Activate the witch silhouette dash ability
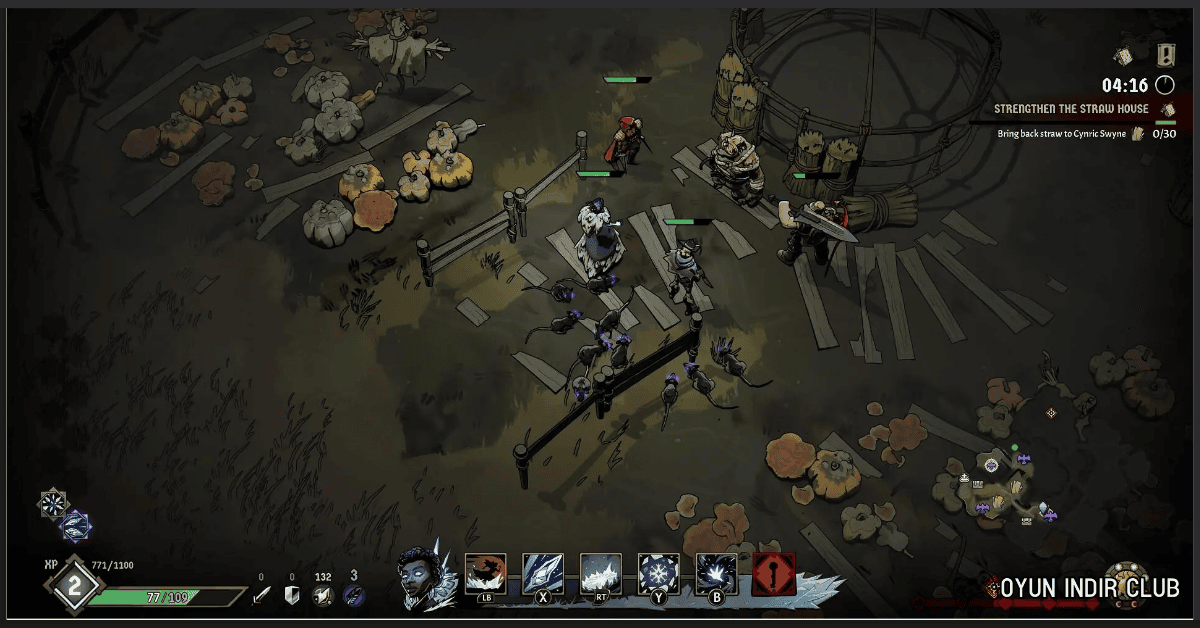Viewport: 1200px width, 628px height. 486,574
